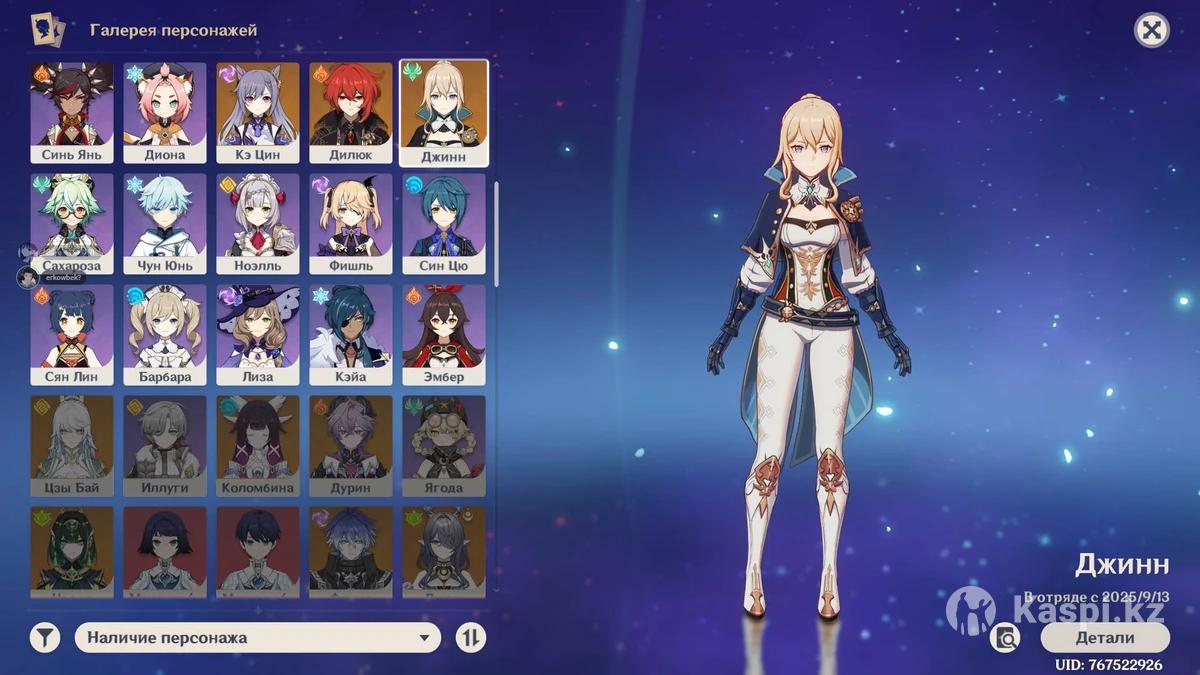The height and width of the screenshot is (675, 1200).
Task: Pick the Сян Лин character card
Action: tap(71, 335)
